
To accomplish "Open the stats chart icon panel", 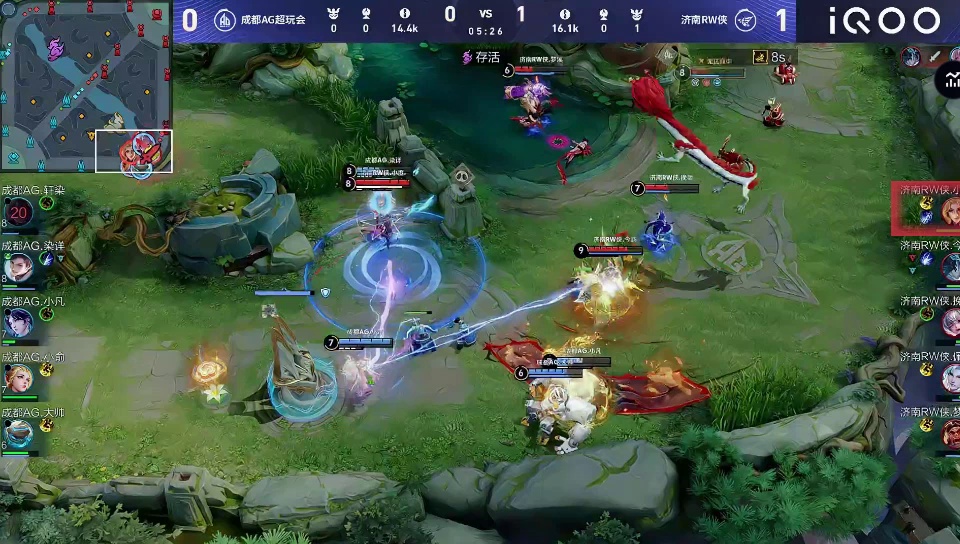I will [x=944, y=82].
